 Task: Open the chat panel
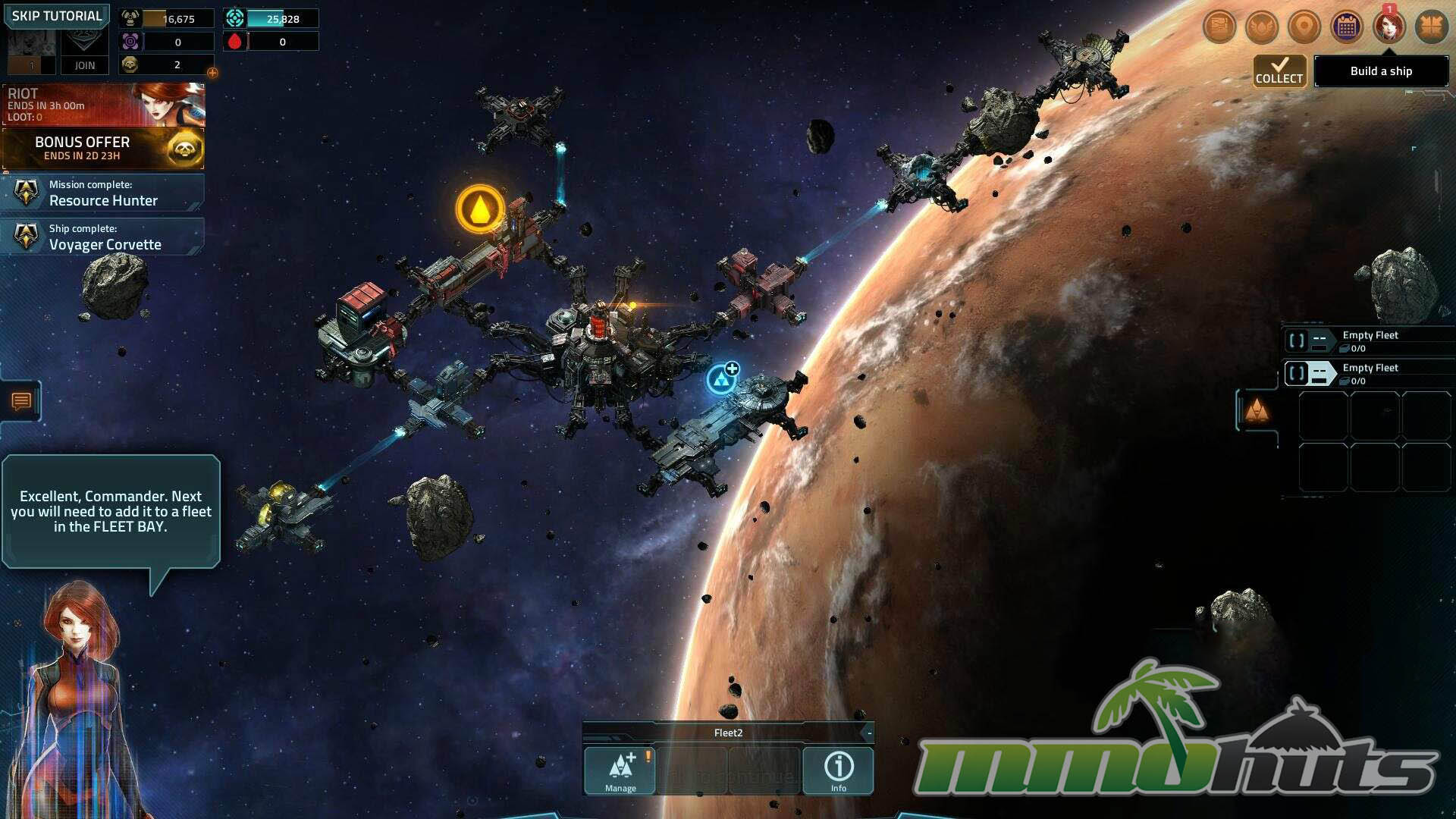pos(21,401)
